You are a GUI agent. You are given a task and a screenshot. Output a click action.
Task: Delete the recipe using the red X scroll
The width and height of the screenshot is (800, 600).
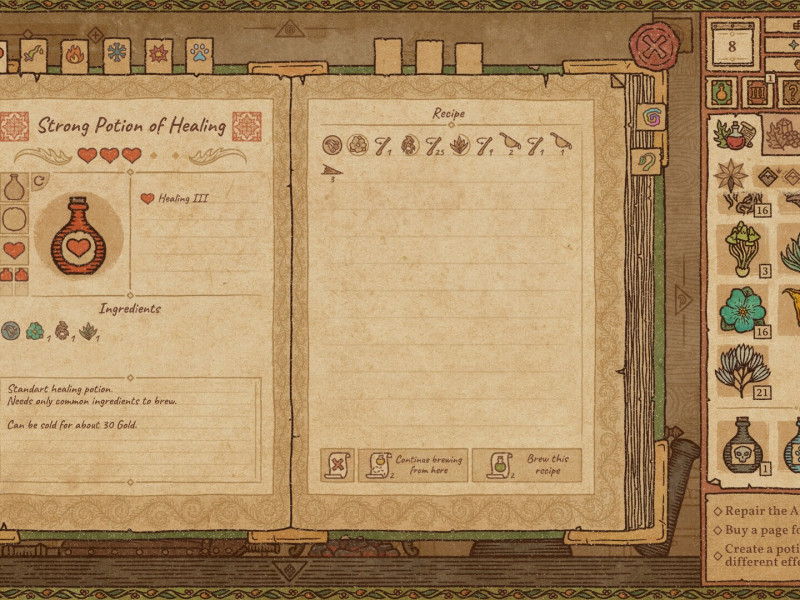339,465
